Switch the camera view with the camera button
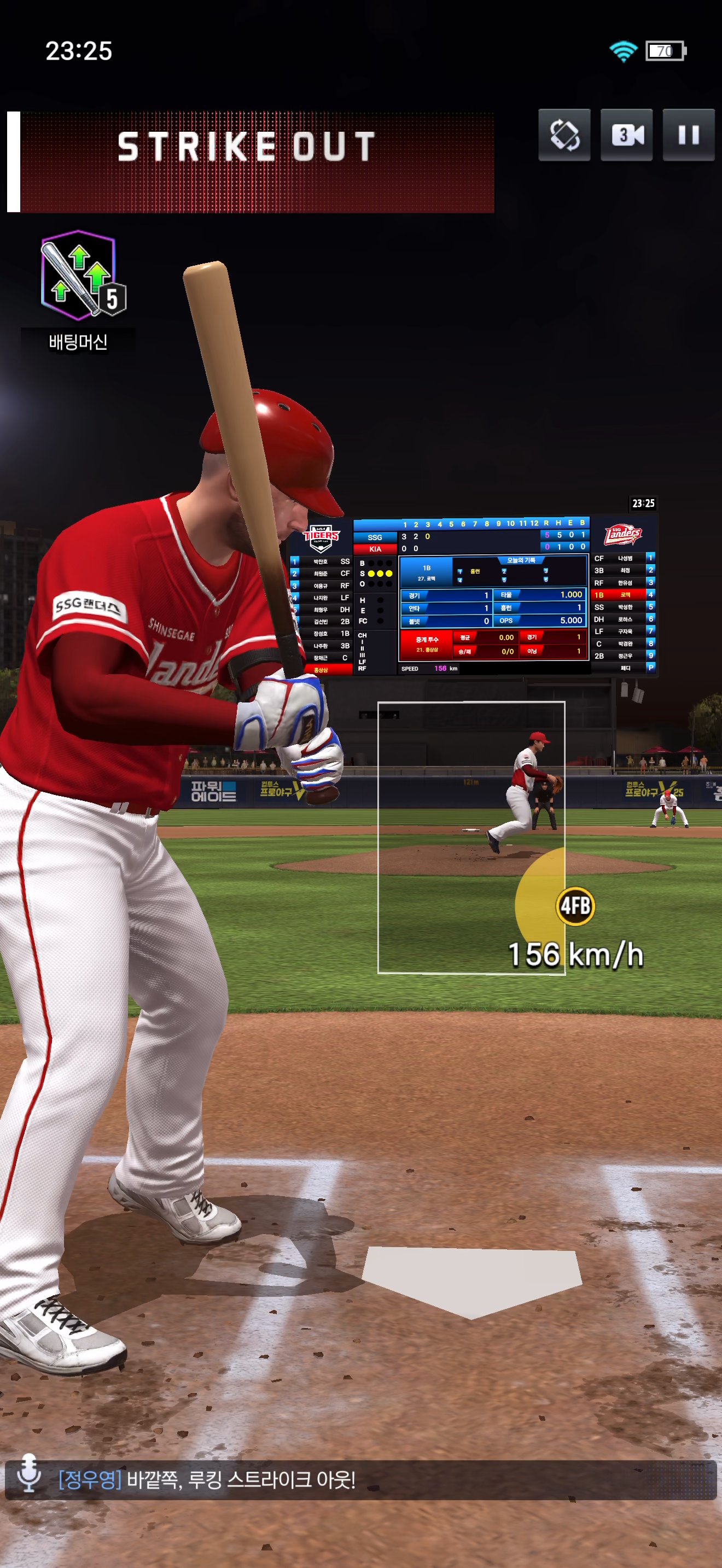This screenshot has height=1568, width=722. [x=626, y=134]
